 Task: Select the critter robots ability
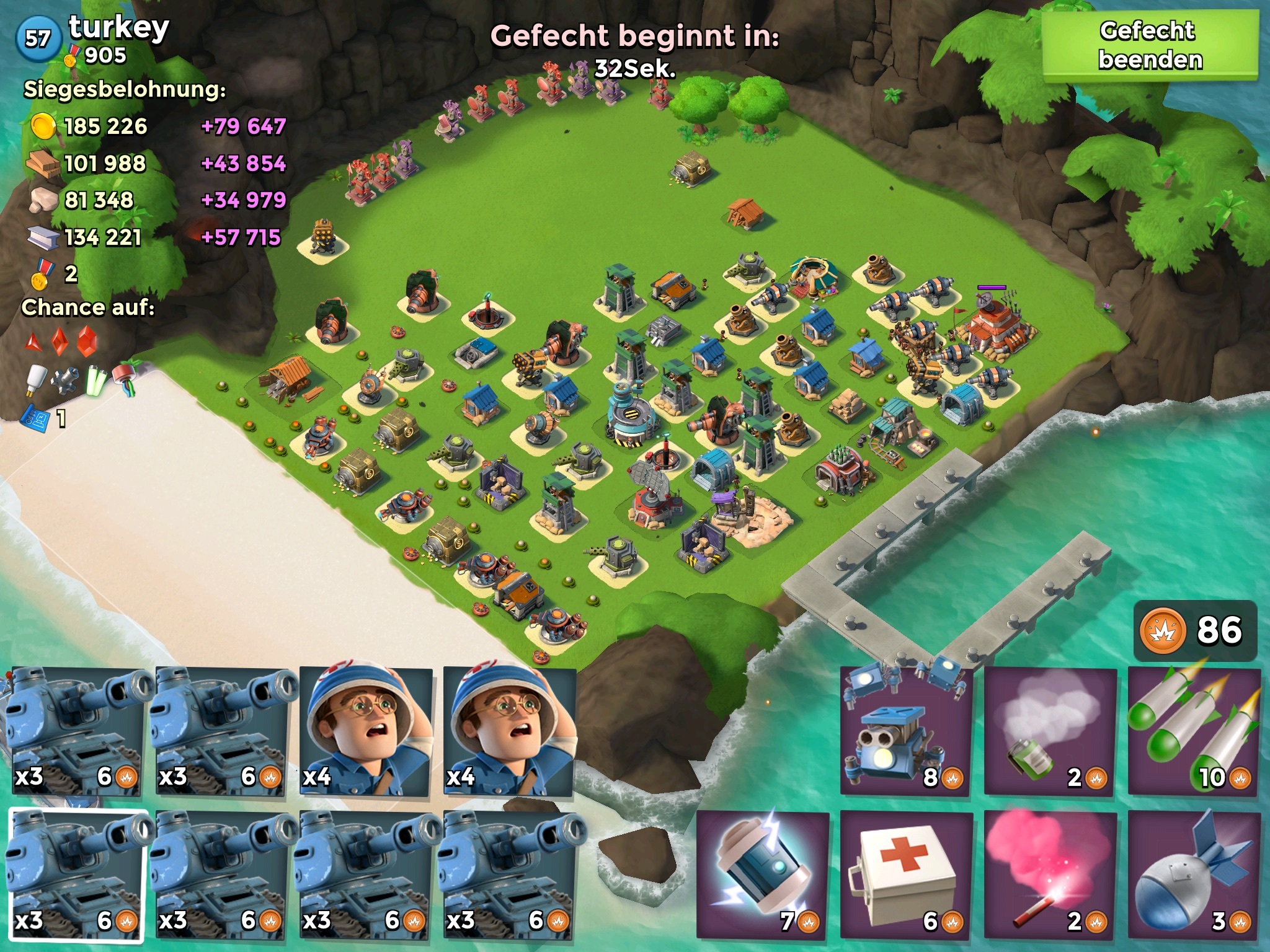pyautogui.click(x=907, y=731)
